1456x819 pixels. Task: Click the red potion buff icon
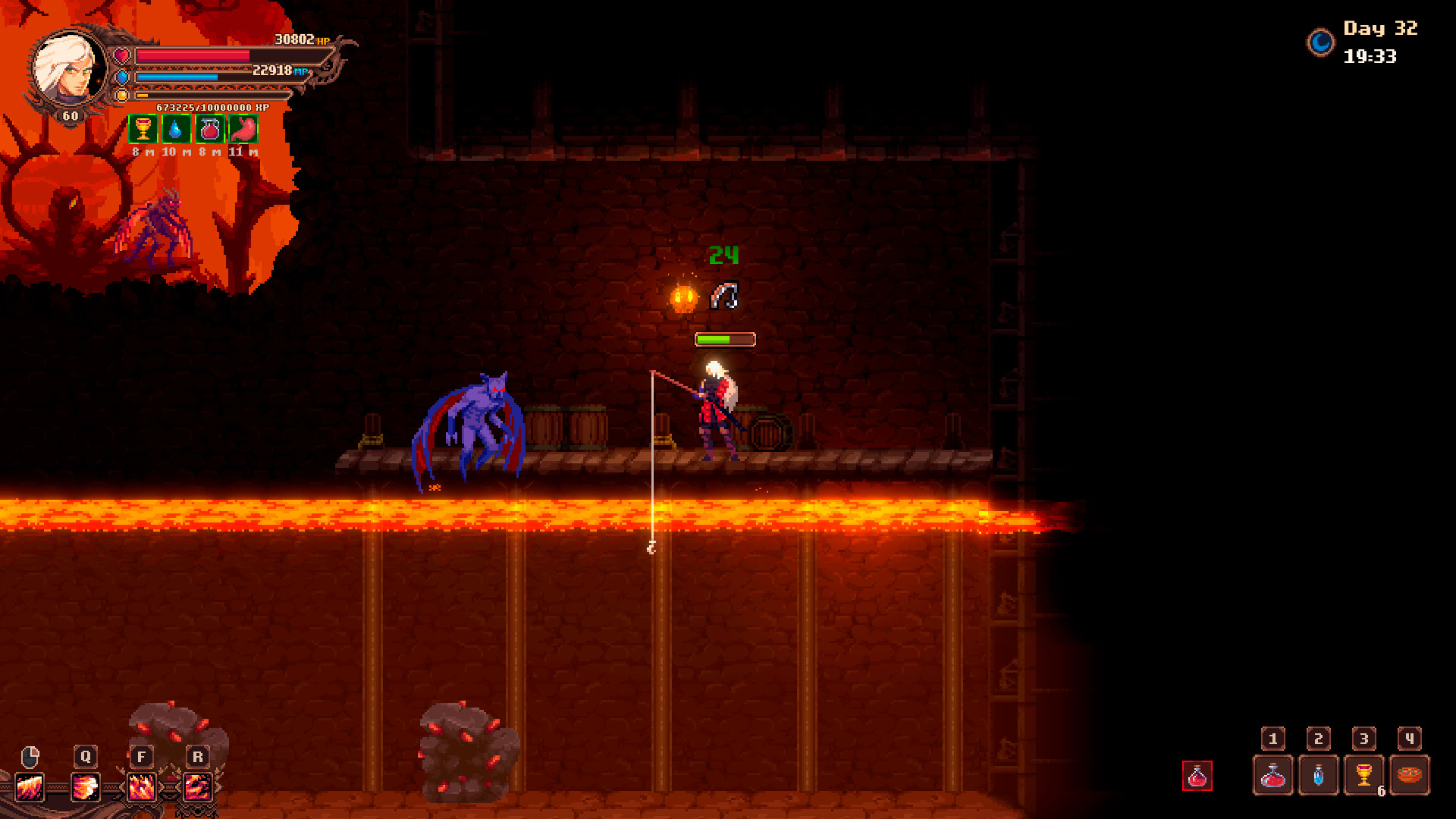click(210, 130)
